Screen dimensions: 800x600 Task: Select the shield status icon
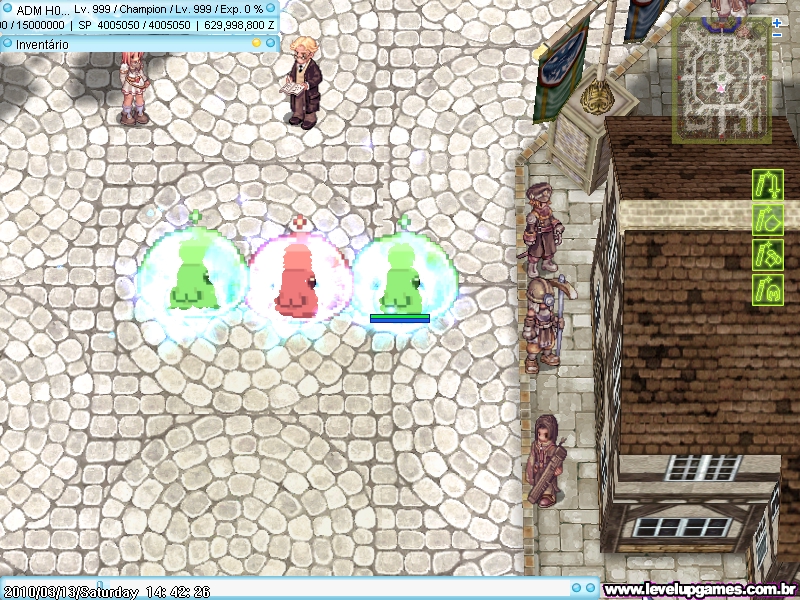coord(767,219)
